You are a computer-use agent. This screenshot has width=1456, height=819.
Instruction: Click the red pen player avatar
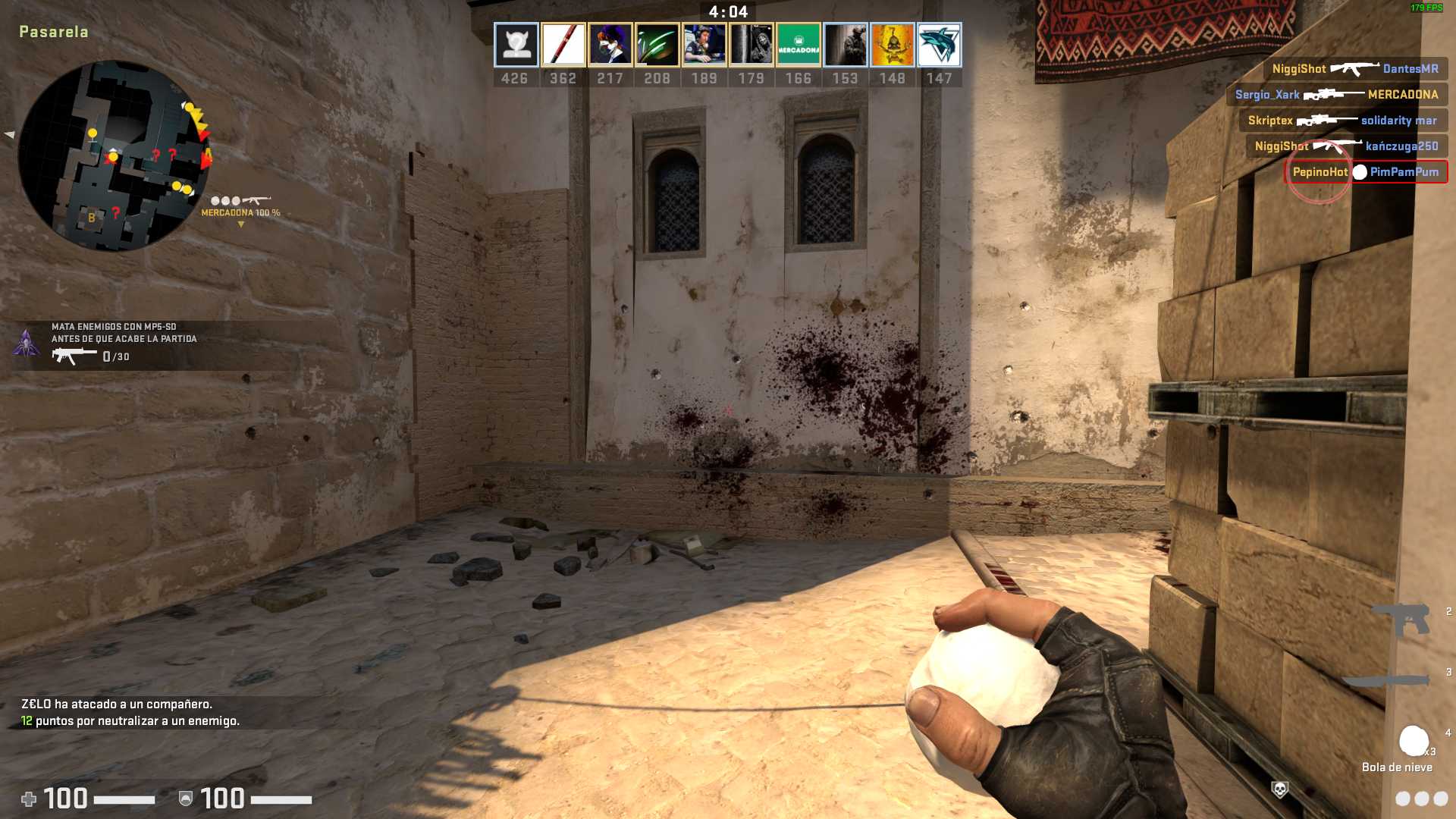tap(563, 45)
